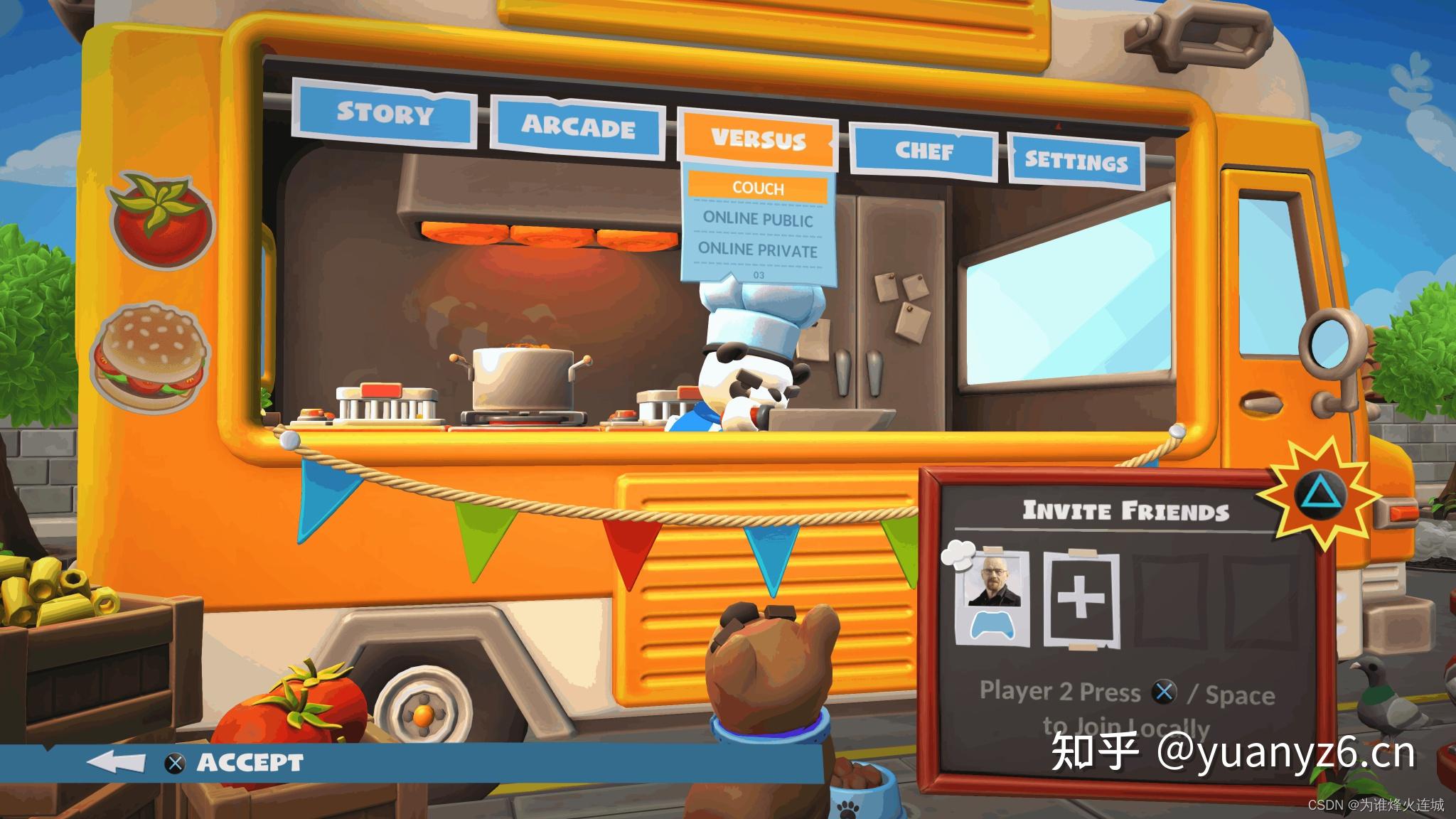Highlight the Versus tab
This screenshot has height=819, width=1456.
(x=758, y=140)
